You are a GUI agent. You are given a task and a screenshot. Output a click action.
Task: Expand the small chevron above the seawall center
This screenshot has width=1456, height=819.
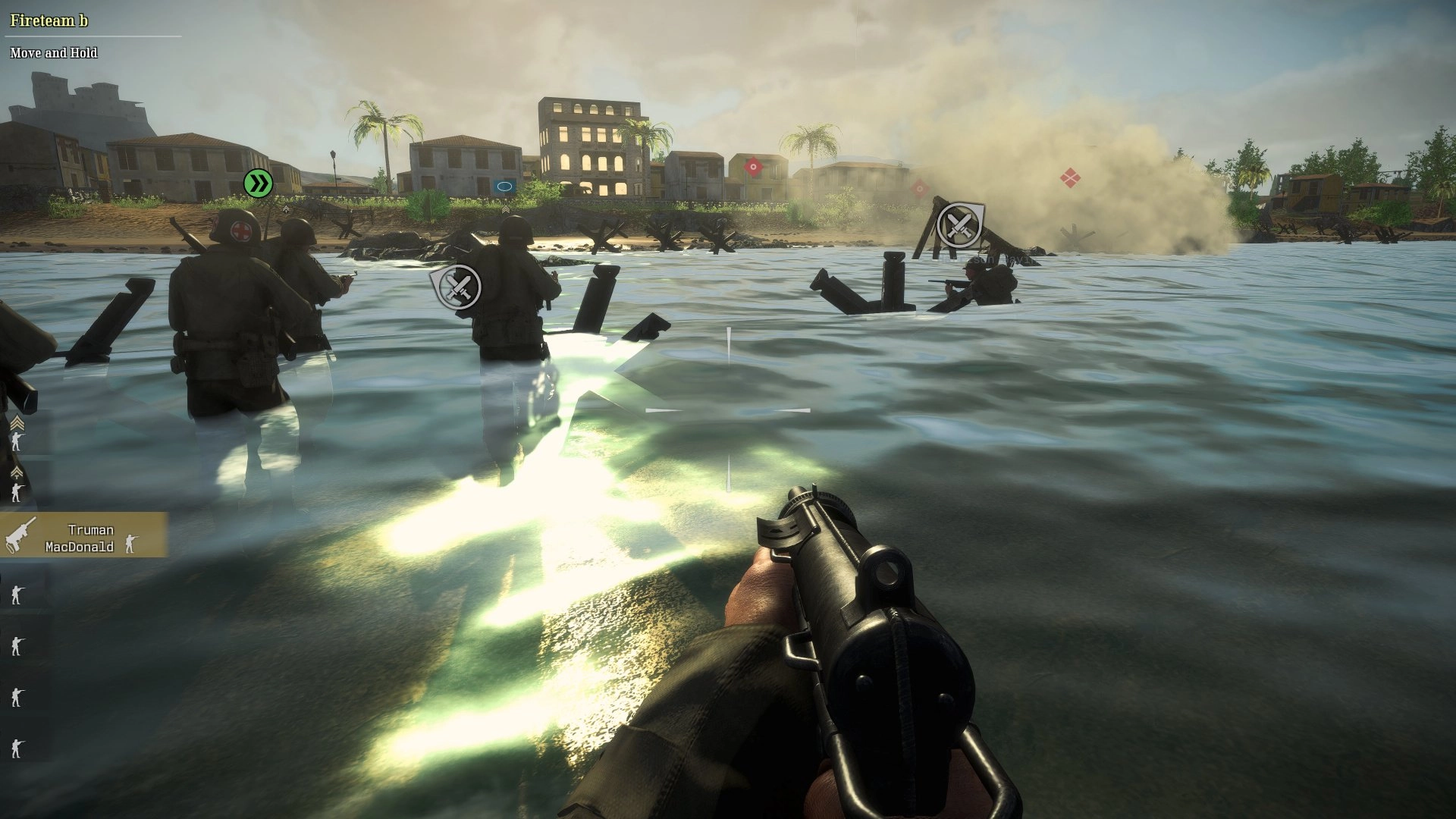(x=506, y=210)
